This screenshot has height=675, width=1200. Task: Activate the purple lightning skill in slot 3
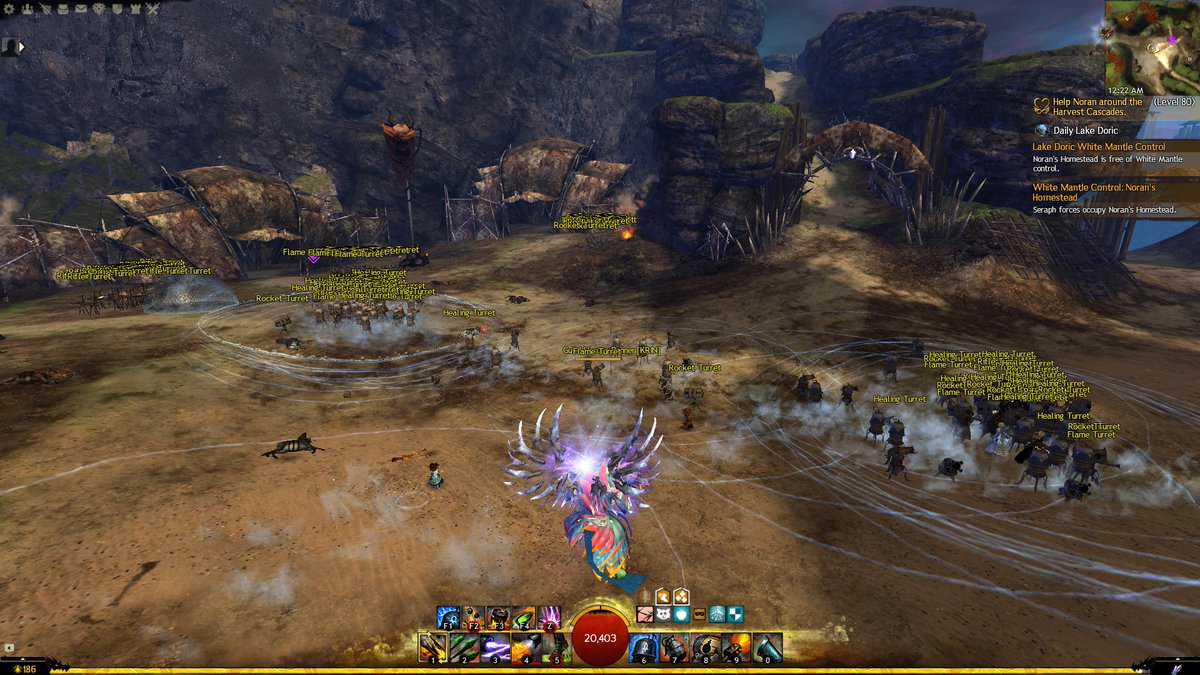pyautogui.click(x=494, y=647)
